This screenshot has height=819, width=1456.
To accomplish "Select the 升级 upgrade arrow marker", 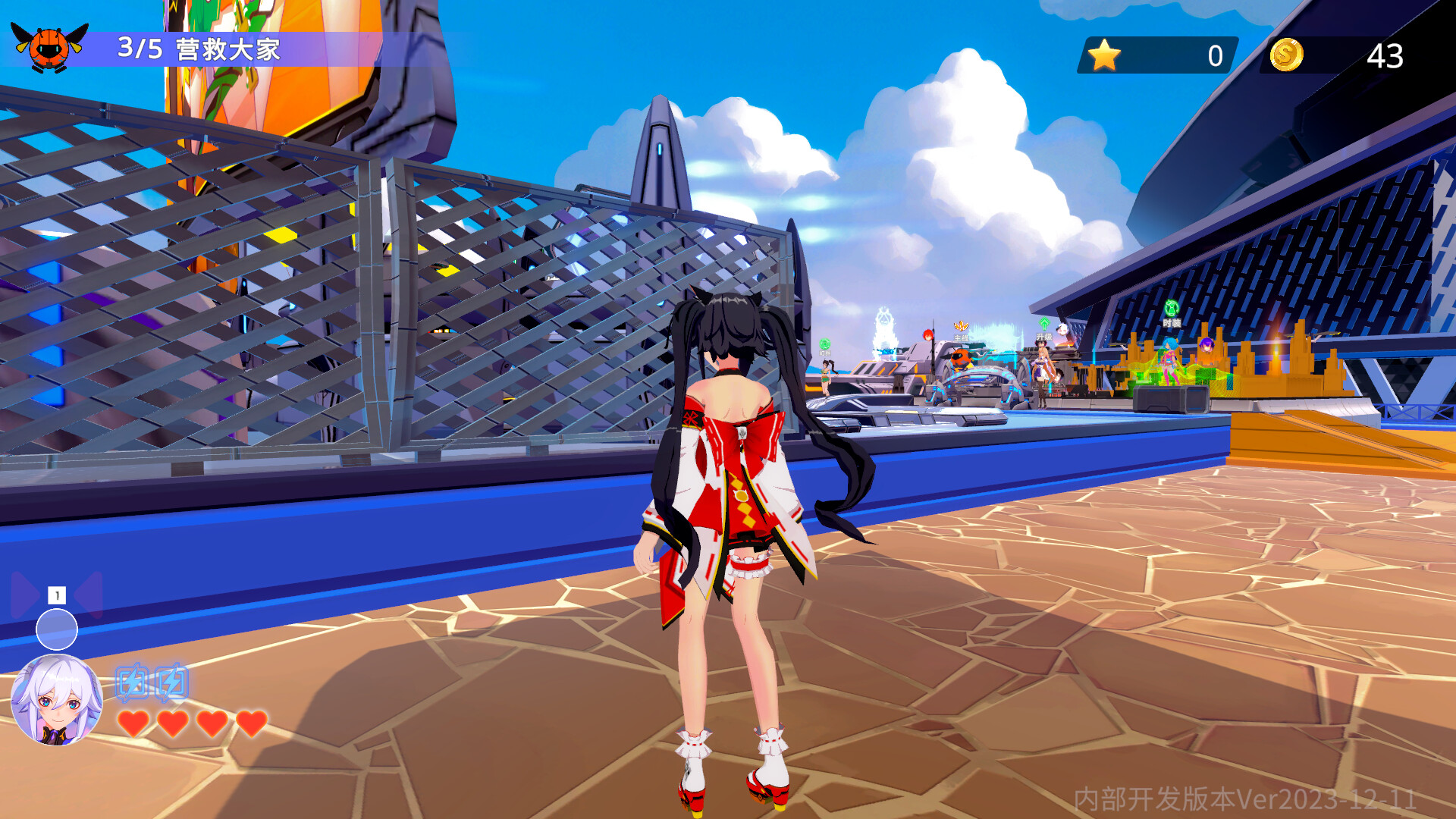I will click(1044, 324).
